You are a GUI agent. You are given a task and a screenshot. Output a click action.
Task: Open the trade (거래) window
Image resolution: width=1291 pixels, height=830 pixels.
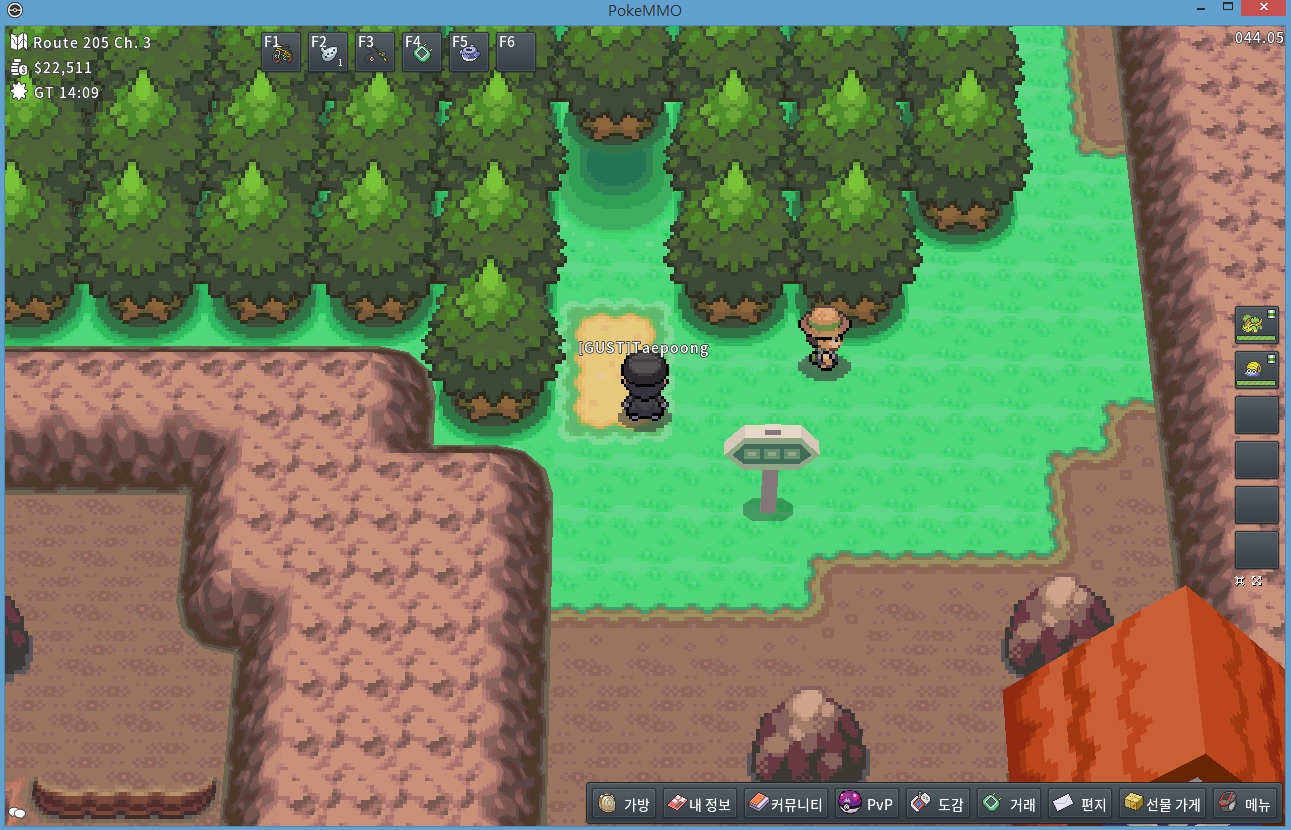coord(1009,804)
